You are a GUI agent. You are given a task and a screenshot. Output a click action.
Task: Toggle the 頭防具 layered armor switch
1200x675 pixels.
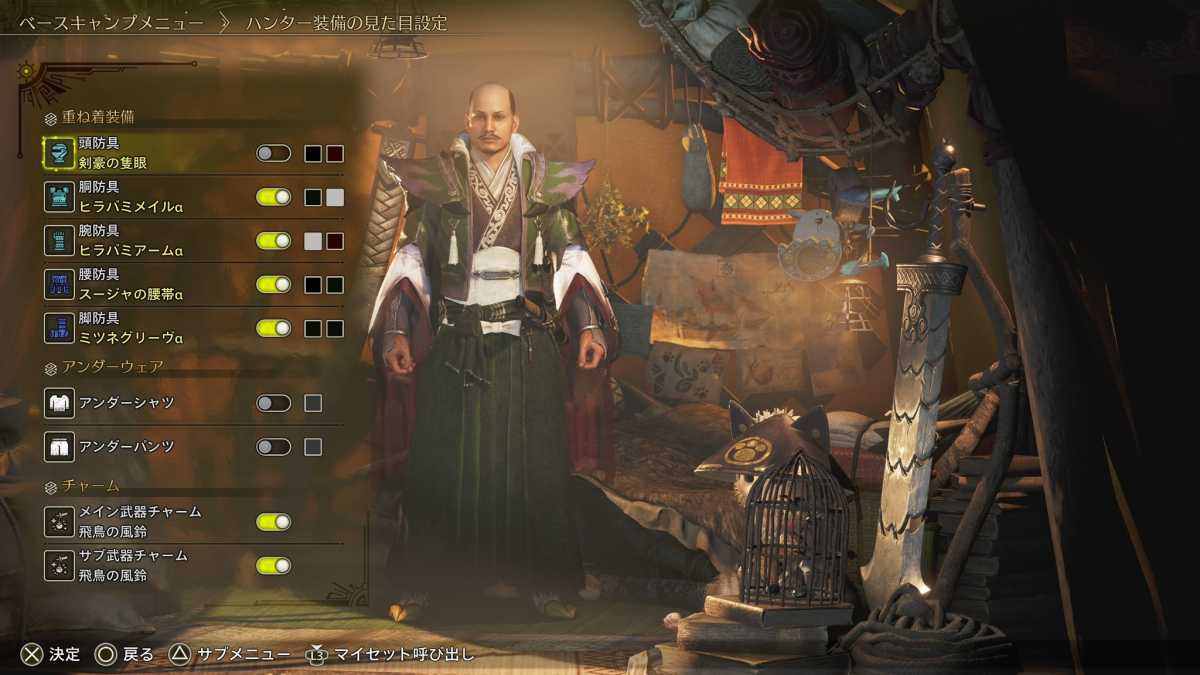[x=273, y=153]
